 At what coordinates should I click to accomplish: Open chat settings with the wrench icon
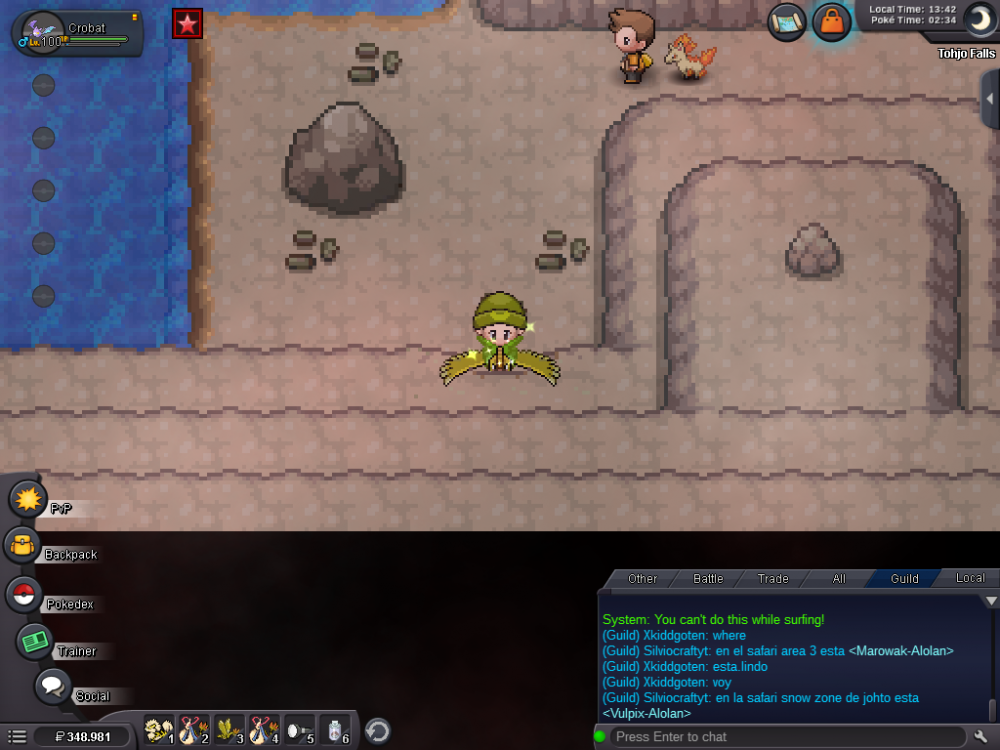981,737
